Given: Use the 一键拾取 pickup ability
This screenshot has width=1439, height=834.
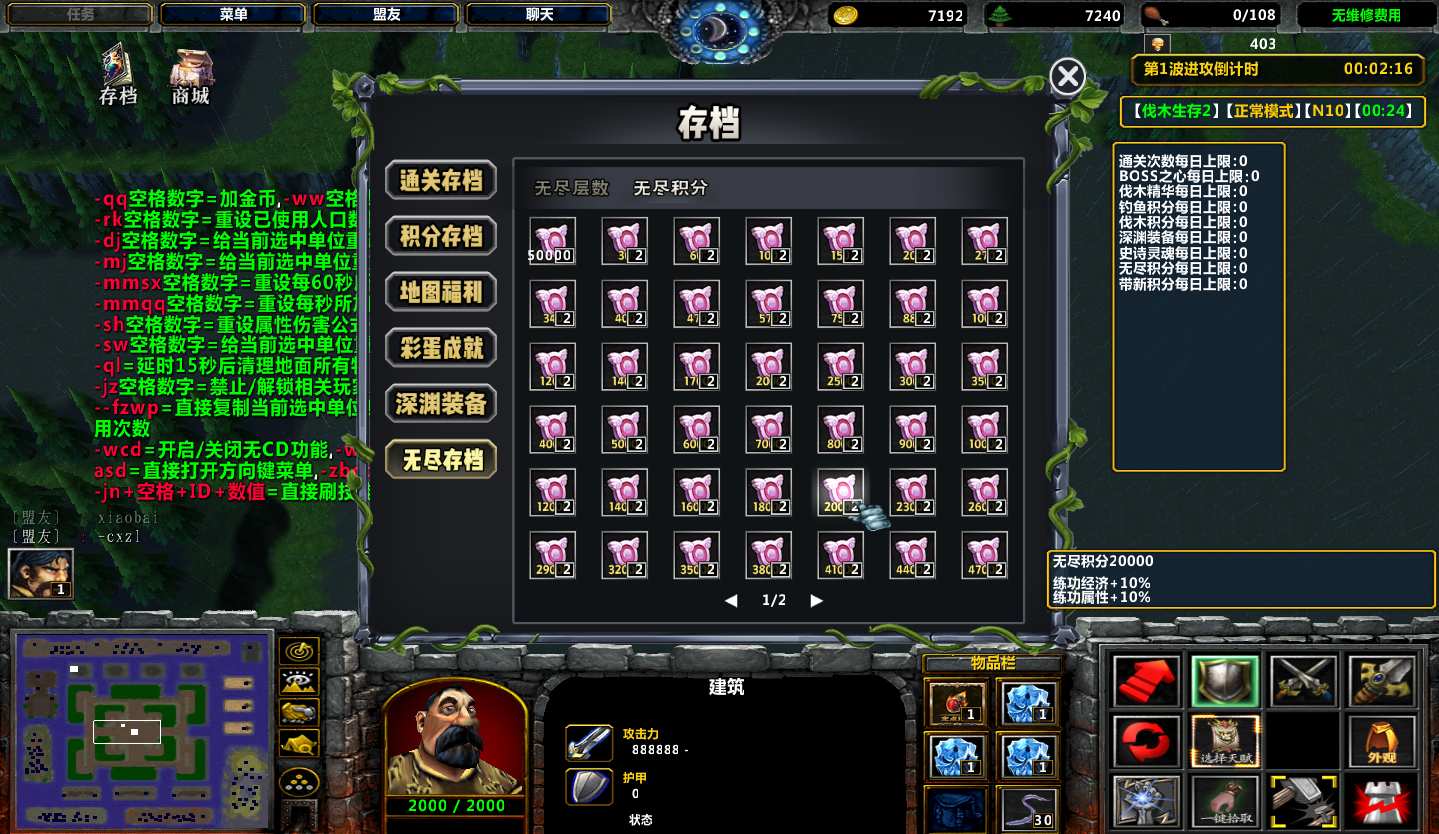Looking at the screenshot, I should (1226, 800).
